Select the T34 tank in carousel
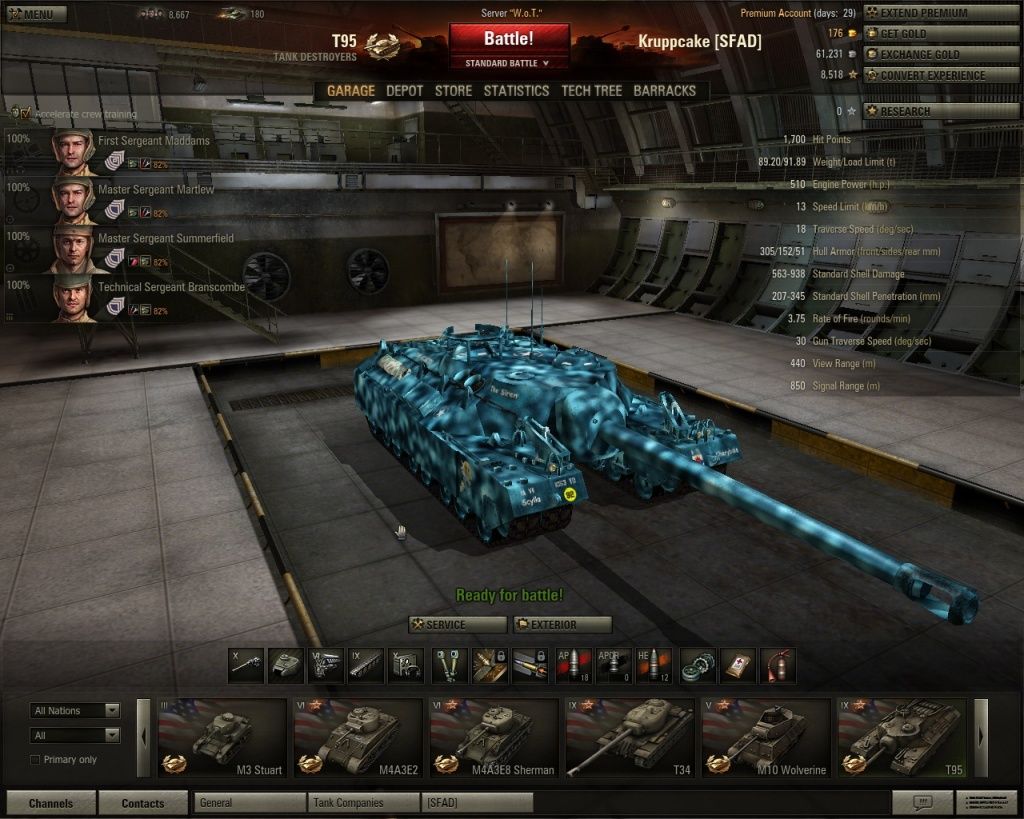This screenshot has height=819, width=1024. 628,738
